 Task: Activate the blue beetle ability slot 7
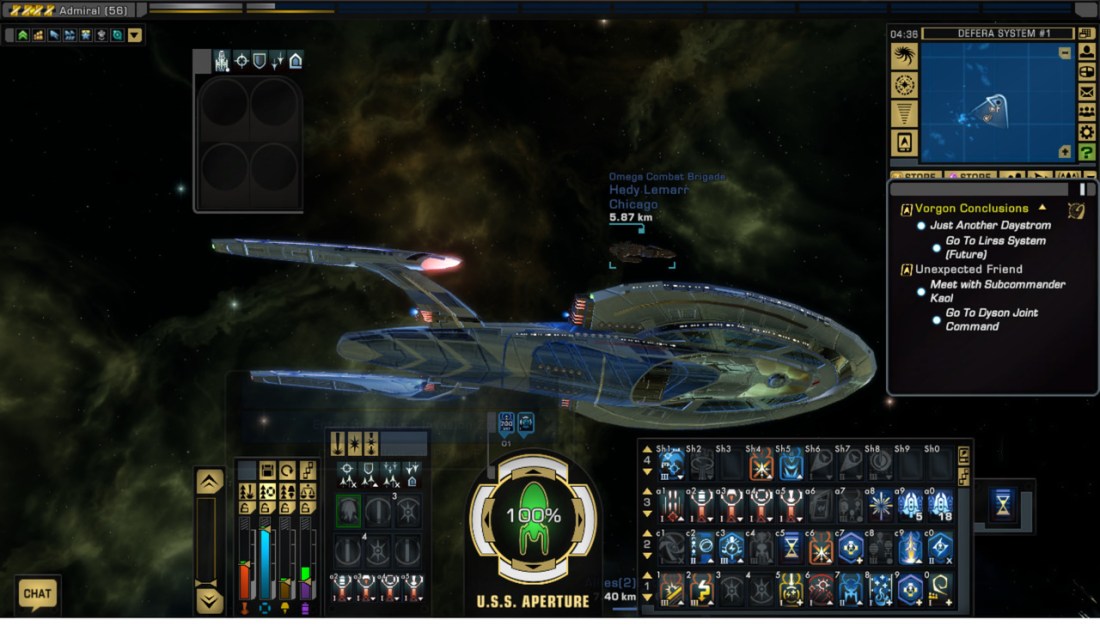[x=851, y=590]
